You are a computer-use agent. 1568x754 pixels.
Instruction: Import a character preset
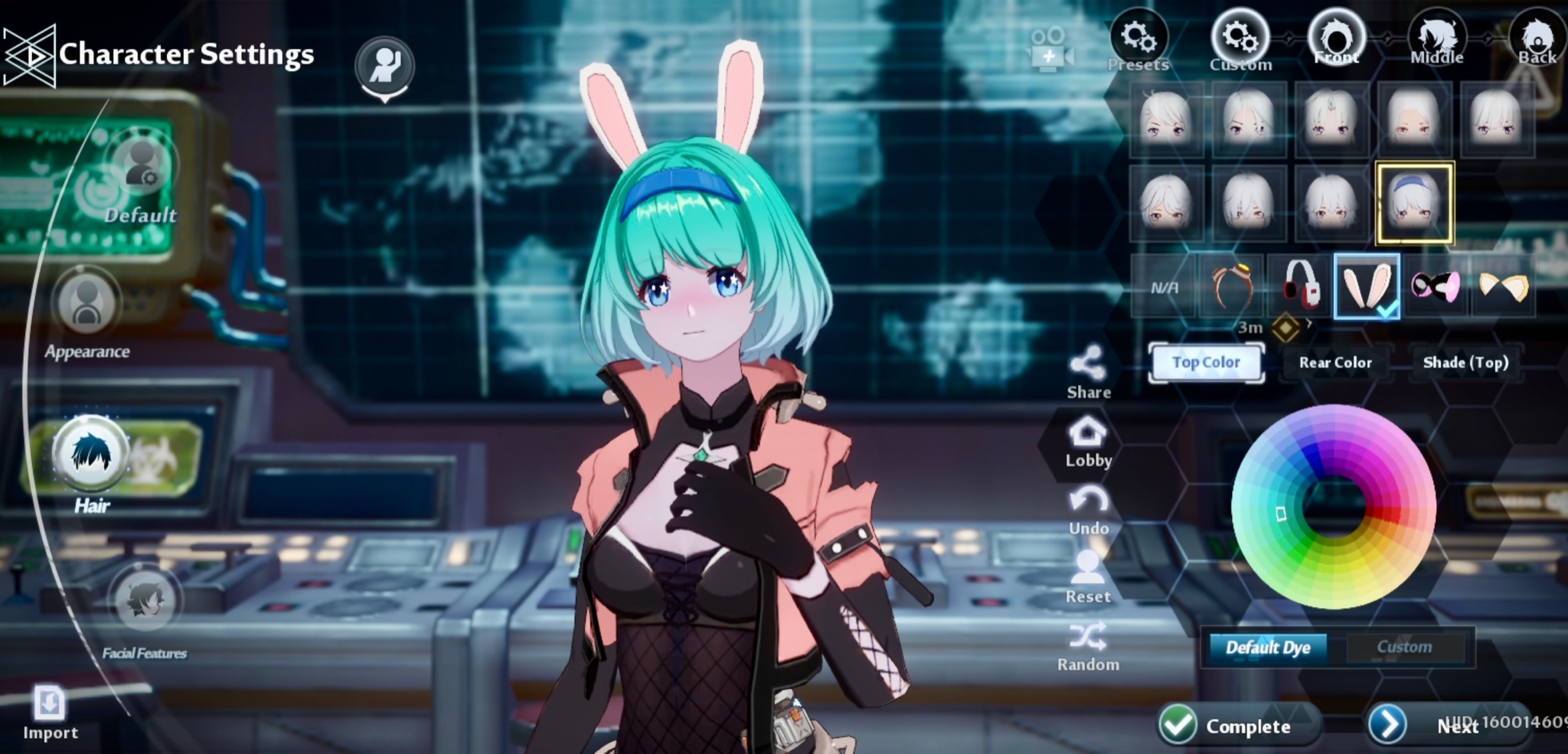tap(50, 712)
